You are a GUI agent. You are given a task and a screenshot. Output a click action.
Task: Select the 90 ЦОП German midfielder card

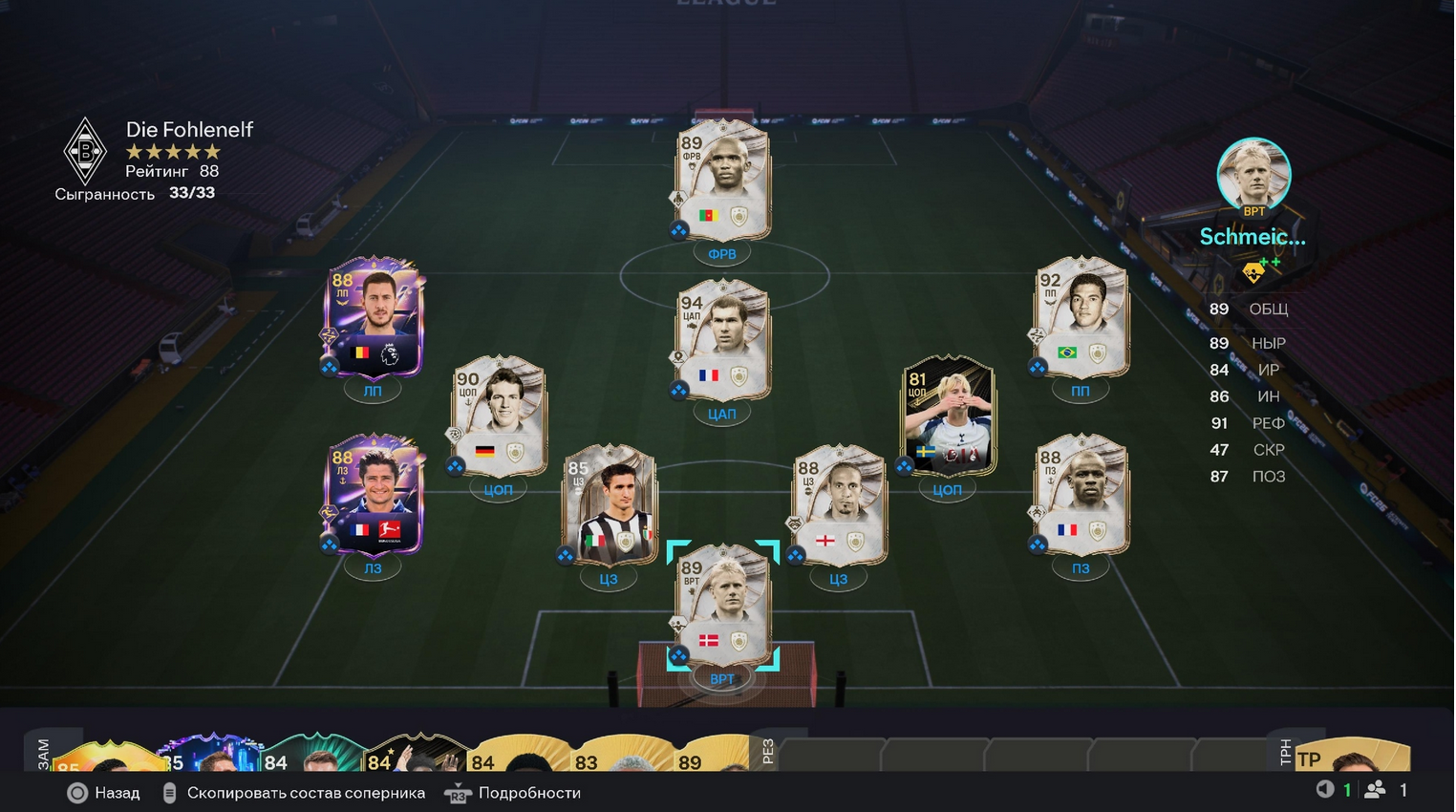coord(498,417)
